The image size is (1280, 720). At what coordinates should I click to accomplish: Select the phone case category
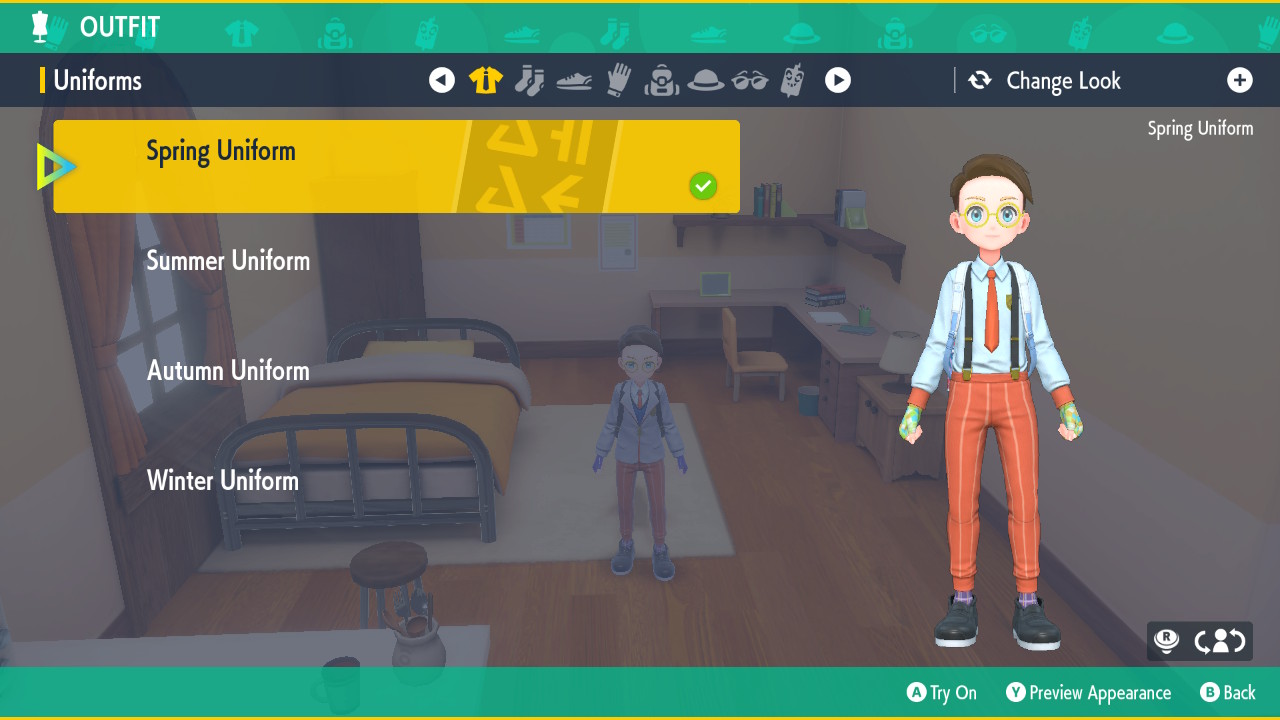[793, 80]
